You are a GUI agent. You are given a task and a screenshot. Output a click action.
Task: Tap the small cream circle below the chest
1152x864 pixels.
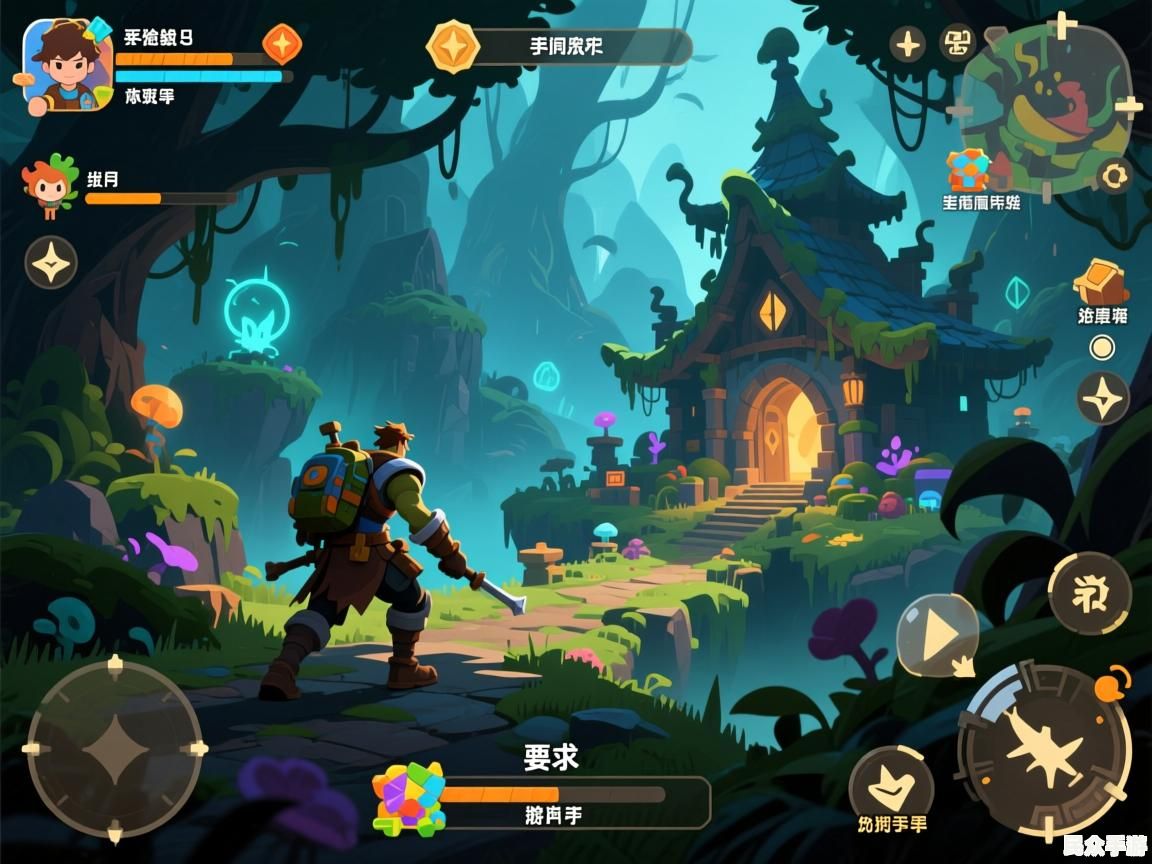1102,347
